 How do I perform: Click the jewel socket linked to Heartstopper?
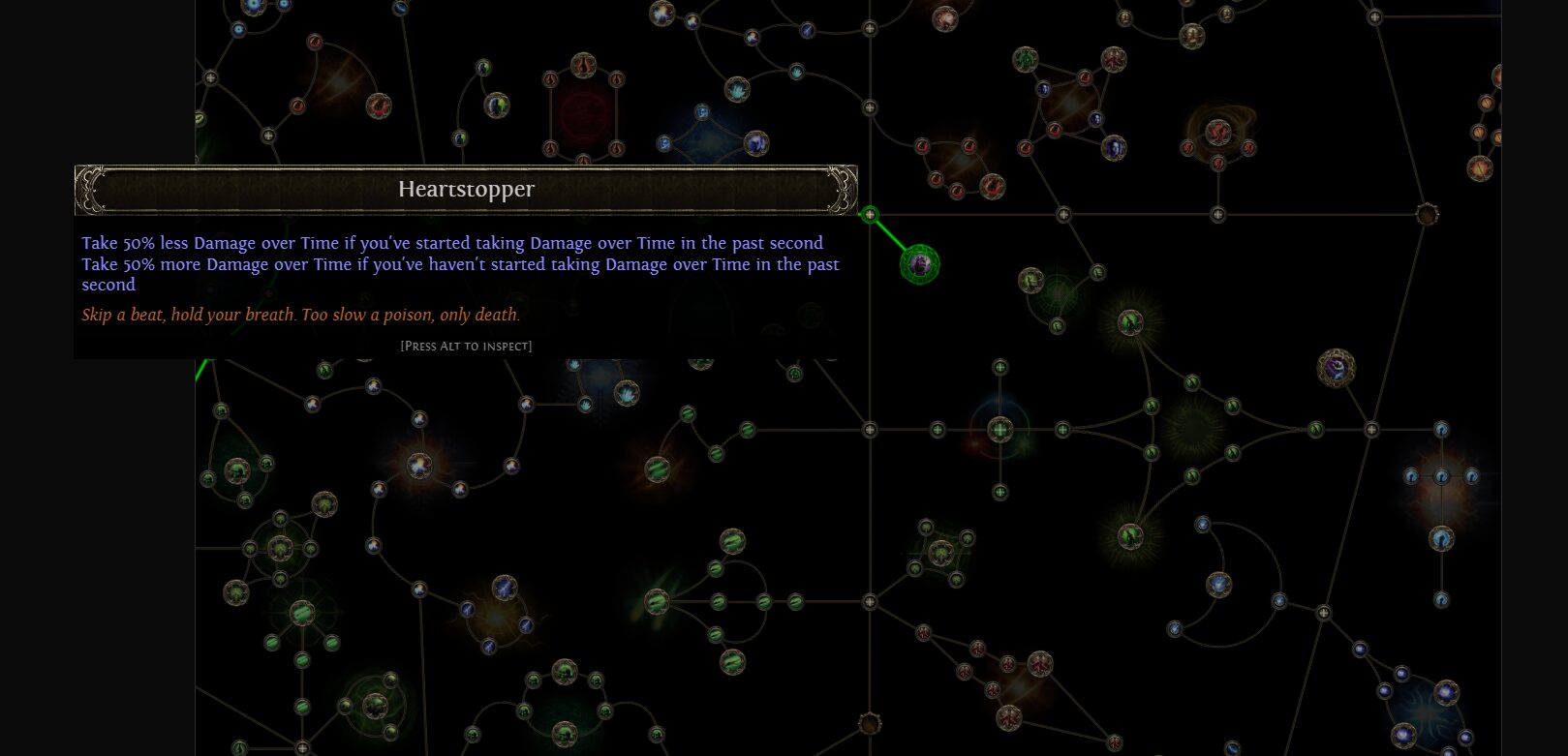tap(869, 215)
